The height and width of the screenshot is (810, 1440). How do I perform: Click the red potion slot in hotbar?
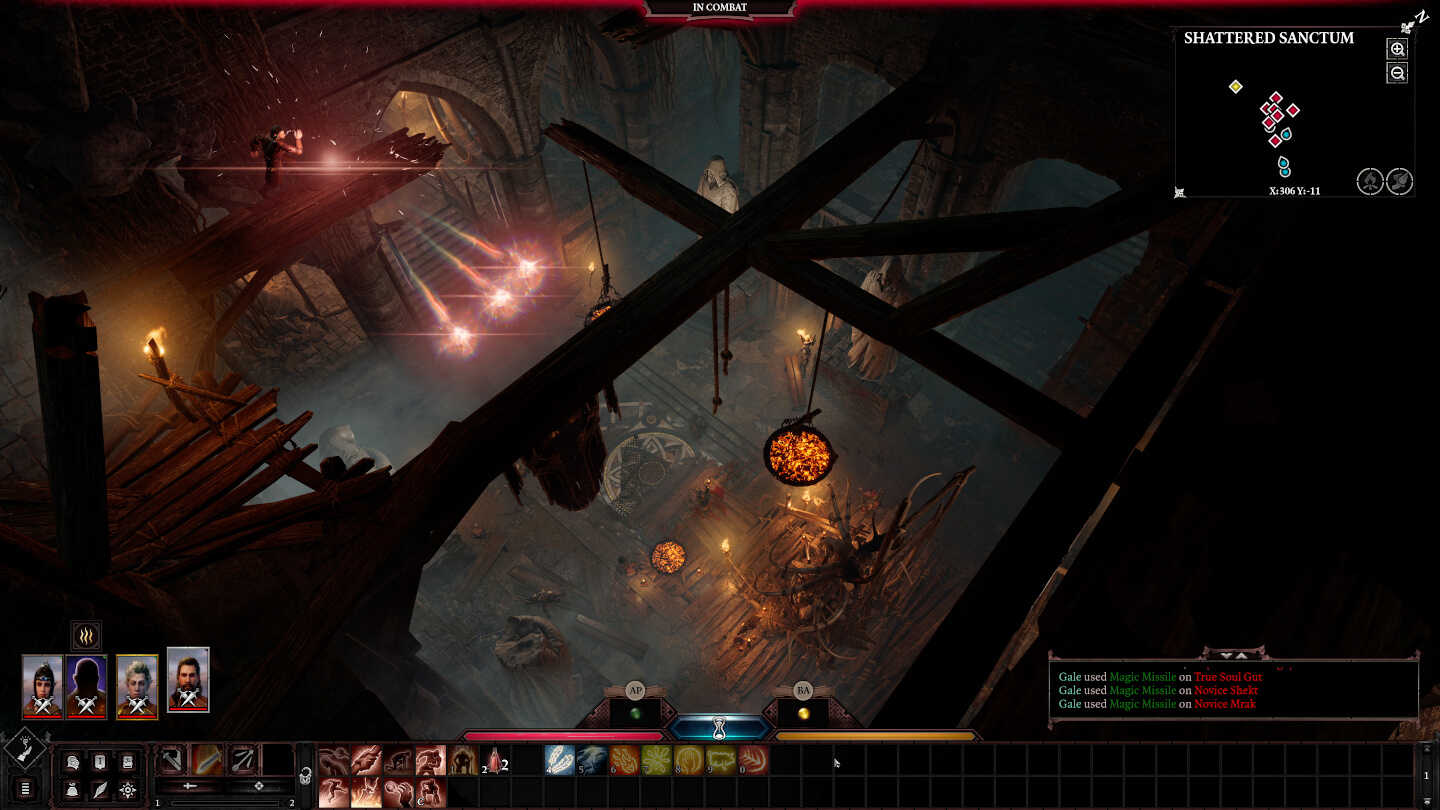[x=494, y=761]
